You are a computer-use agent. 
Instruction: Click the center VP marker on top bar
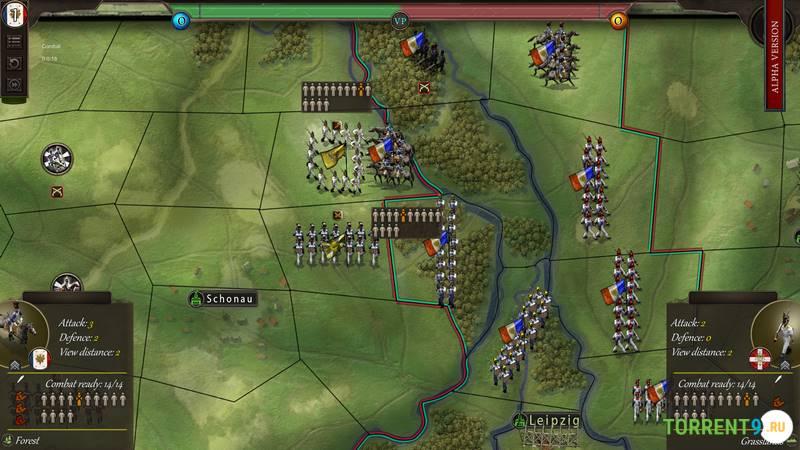click(x=399, y=19)
